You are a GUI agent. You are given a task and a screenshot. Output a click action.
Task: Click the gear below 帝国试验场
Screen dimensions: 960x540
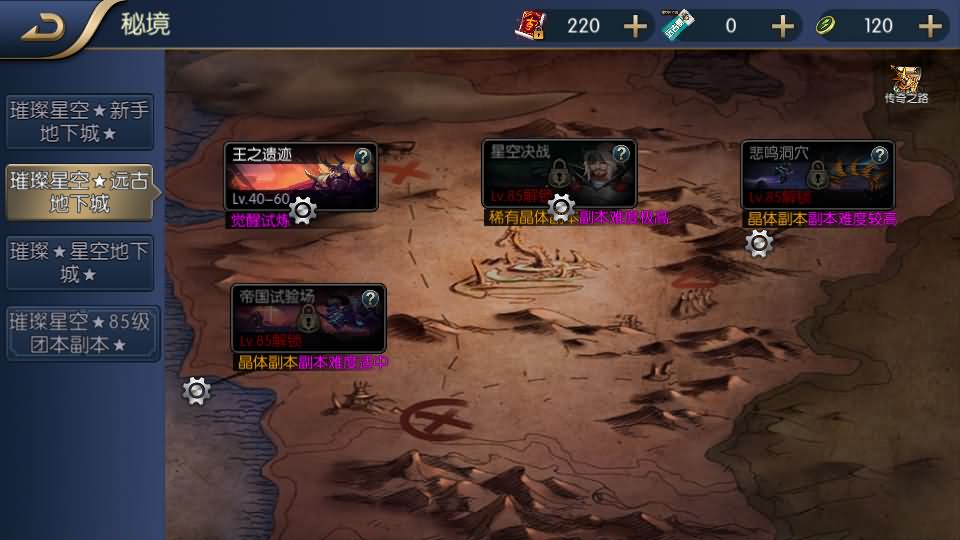[197, 391]
